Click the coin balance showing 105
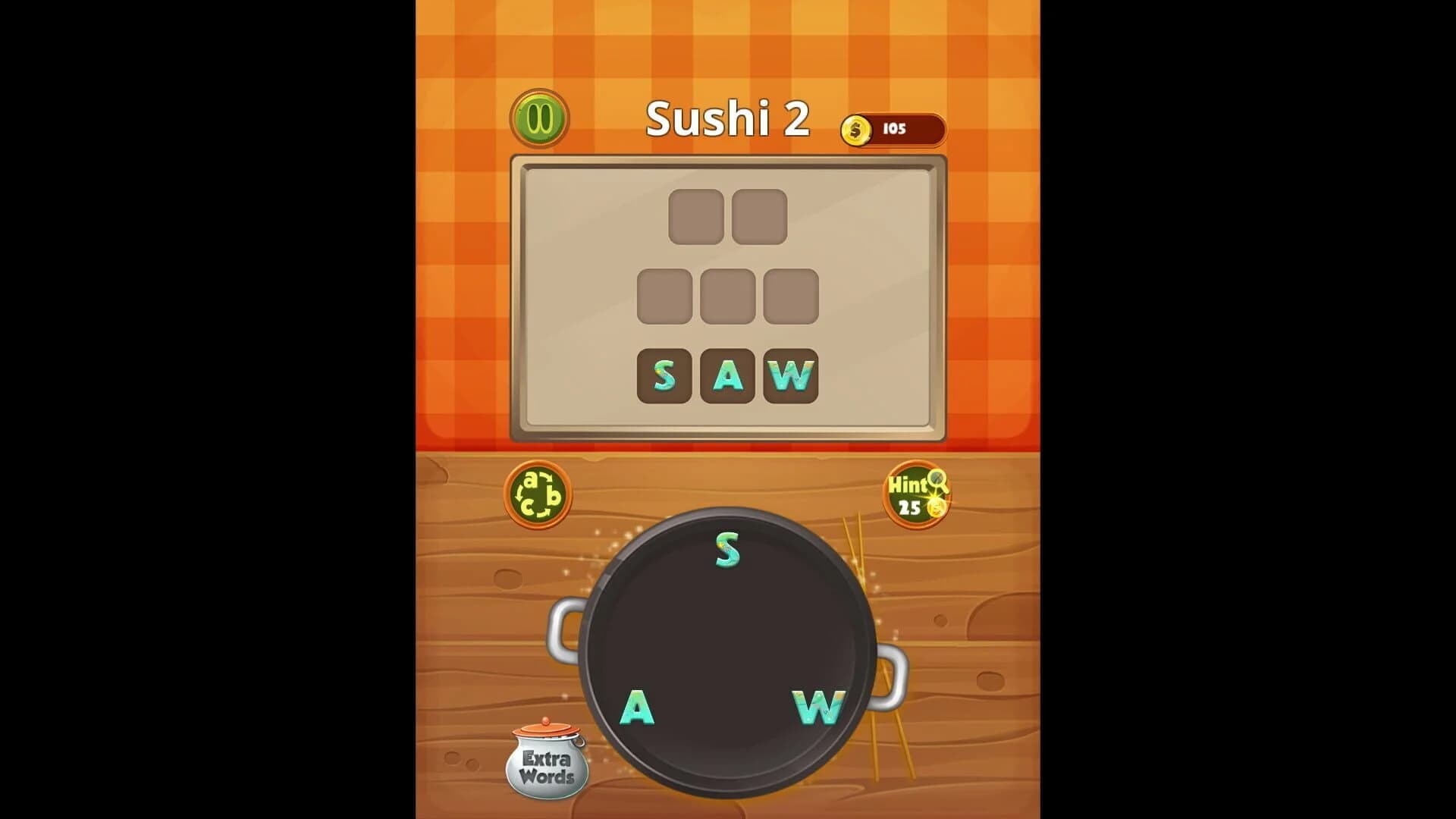The height and width of the screenshot is (819, 1456). pyautogui.click(x=896, y=129)
